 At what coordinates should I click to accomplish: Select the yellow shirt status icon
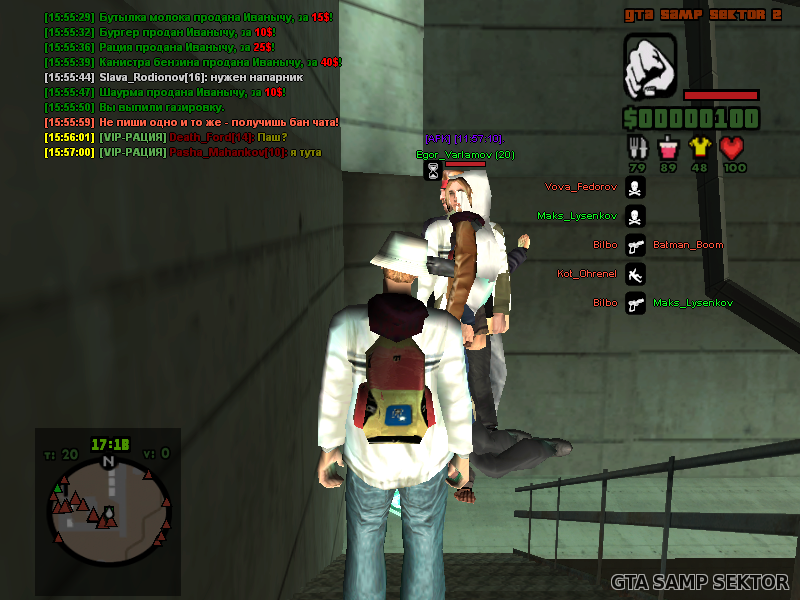click(x=700, y=148)
